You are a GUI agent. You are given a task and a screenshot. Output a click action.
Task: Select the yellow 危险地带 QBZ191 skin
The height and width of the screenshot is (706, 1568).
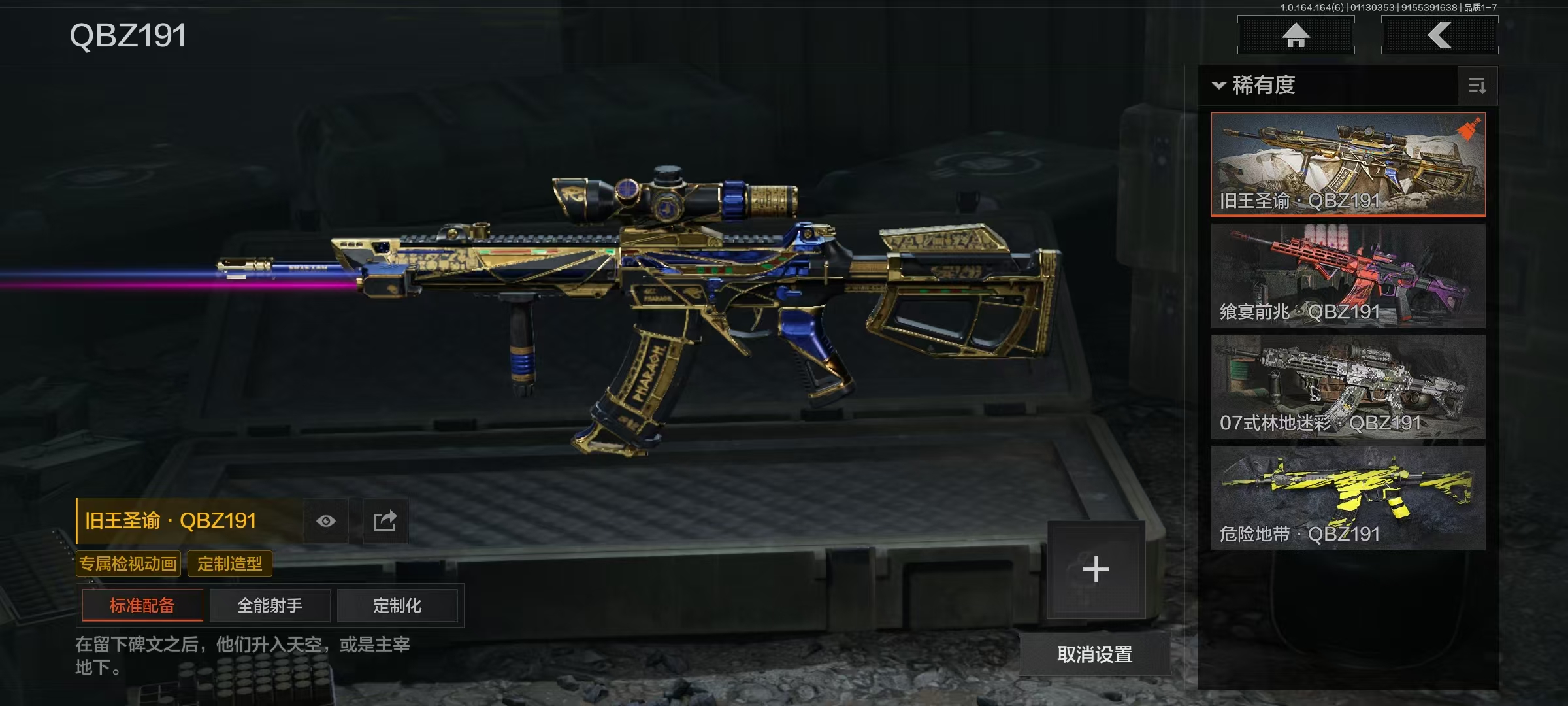1348,497
